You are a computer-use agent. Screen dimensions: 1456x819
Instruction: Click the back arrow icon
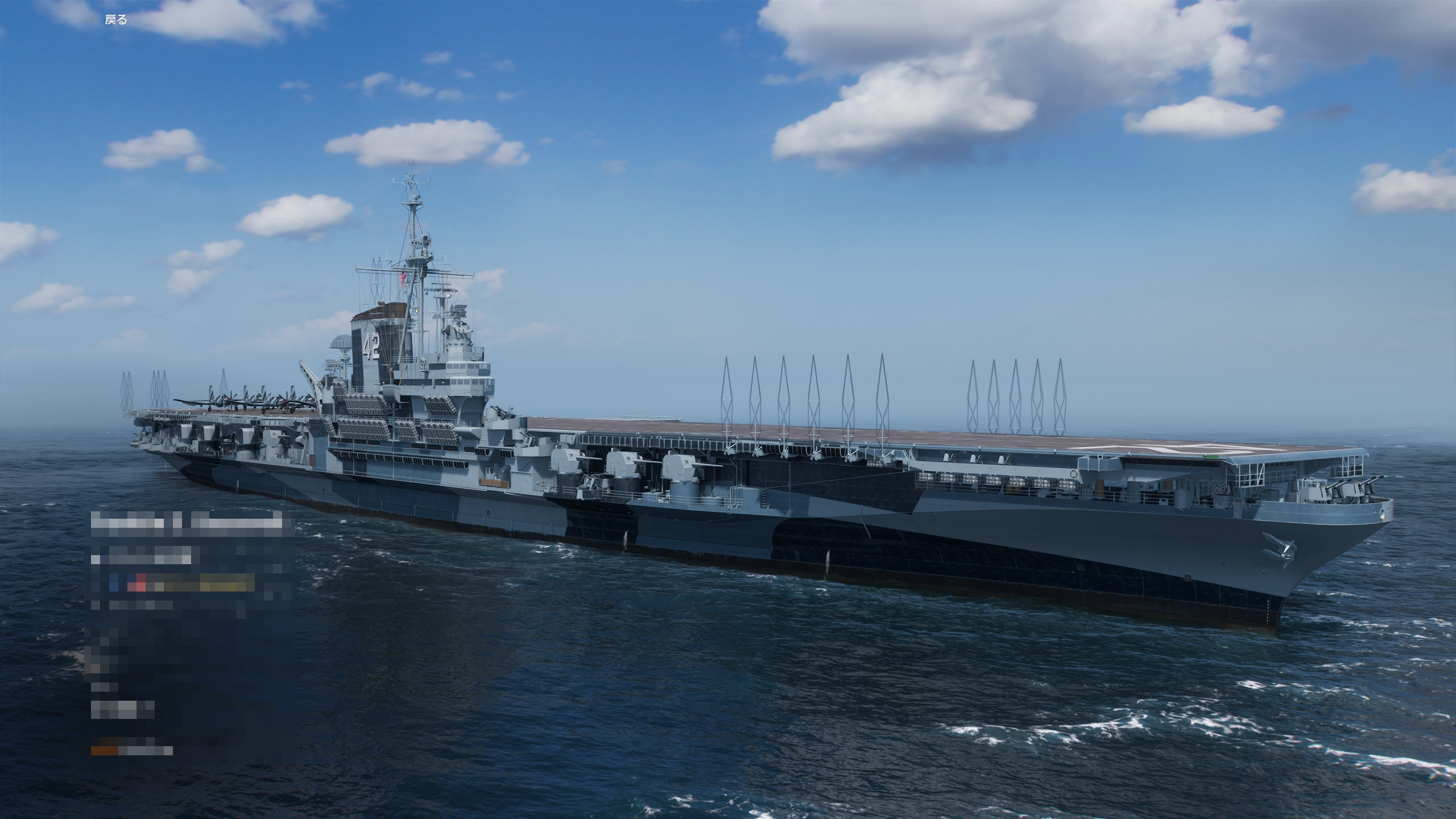coord(94,19)
